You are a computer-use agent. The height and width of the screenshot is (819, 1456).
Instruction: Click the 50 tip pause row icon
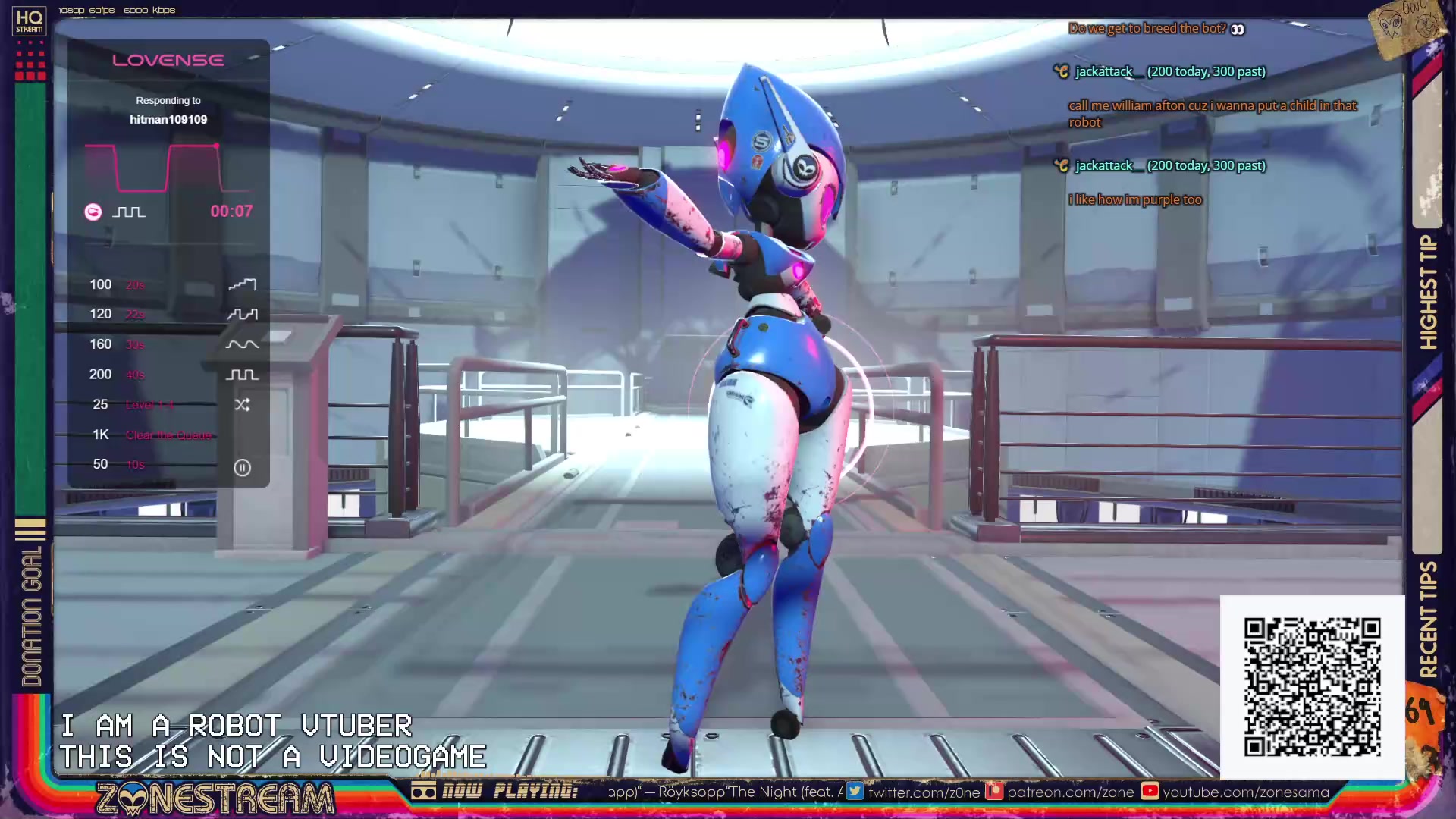click(242, 467)
